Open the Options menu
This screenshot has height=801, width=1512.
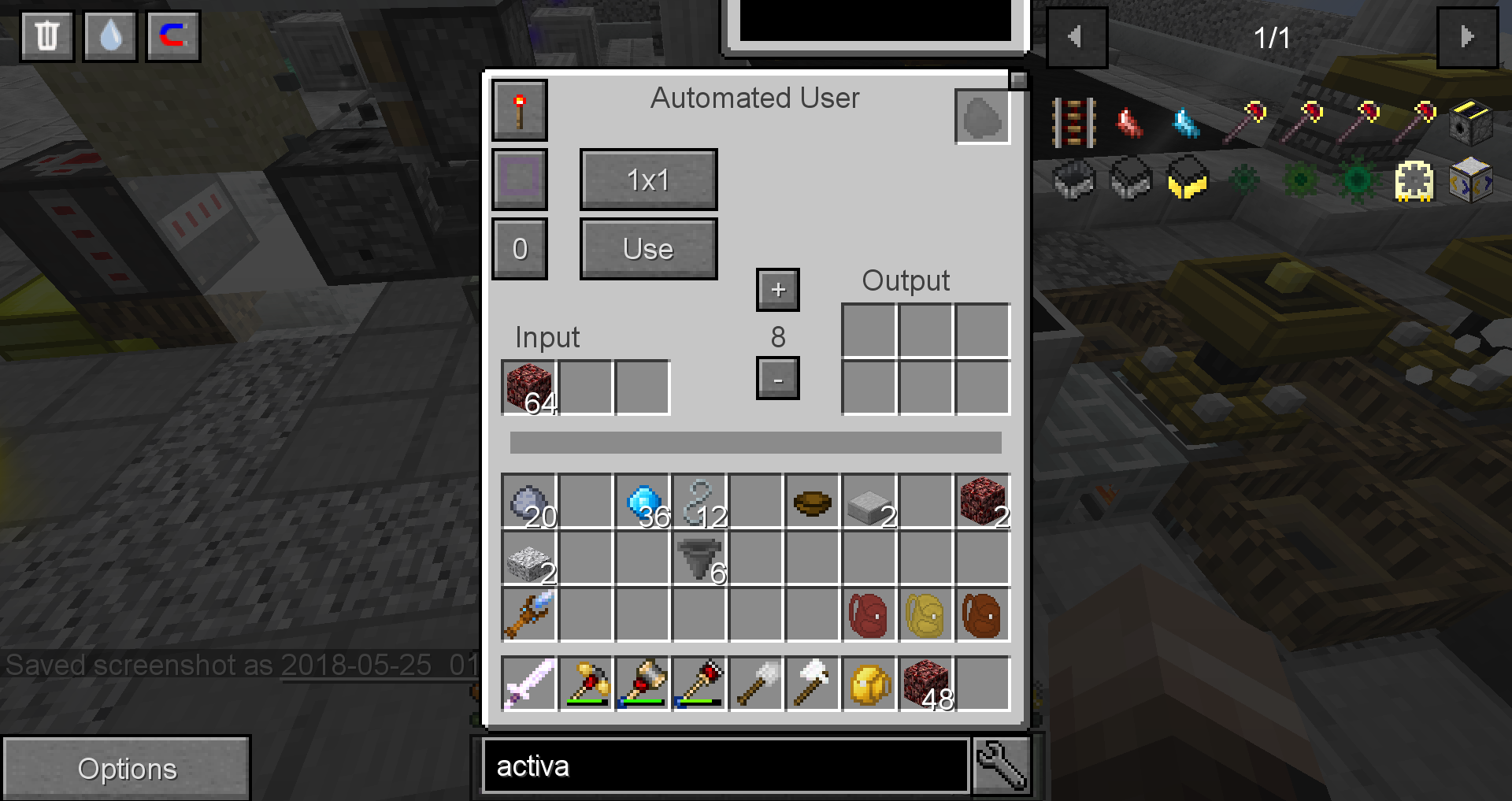point(128,768)
